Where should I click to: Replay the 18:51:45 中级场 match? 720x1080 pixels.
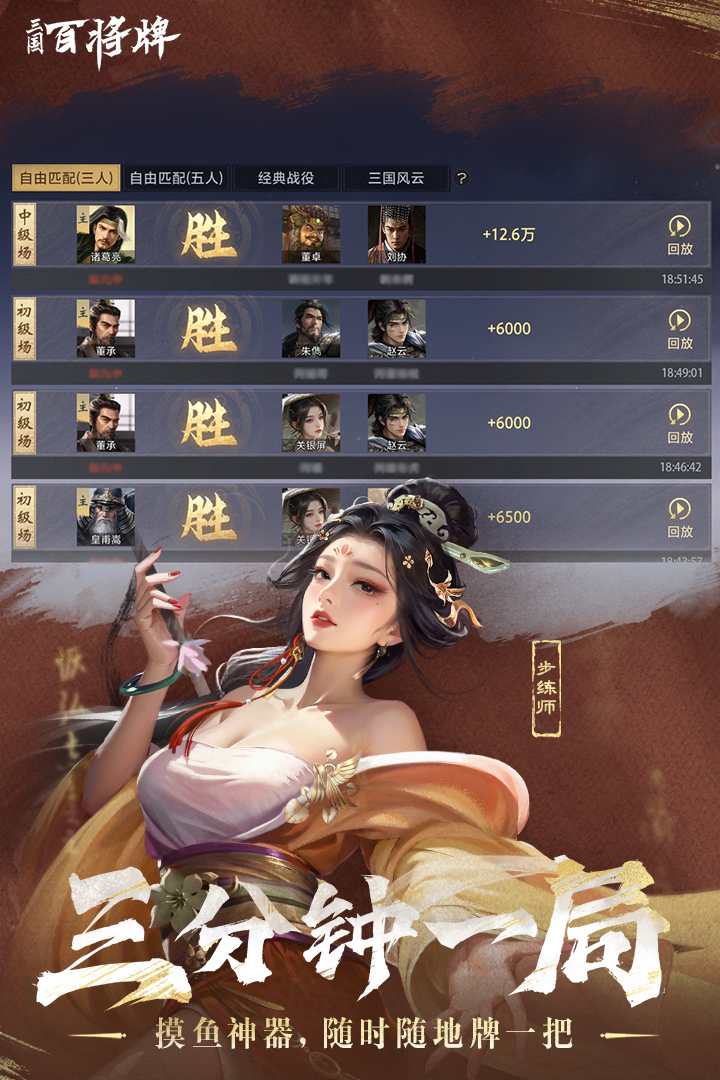click(x=680, y=235)
